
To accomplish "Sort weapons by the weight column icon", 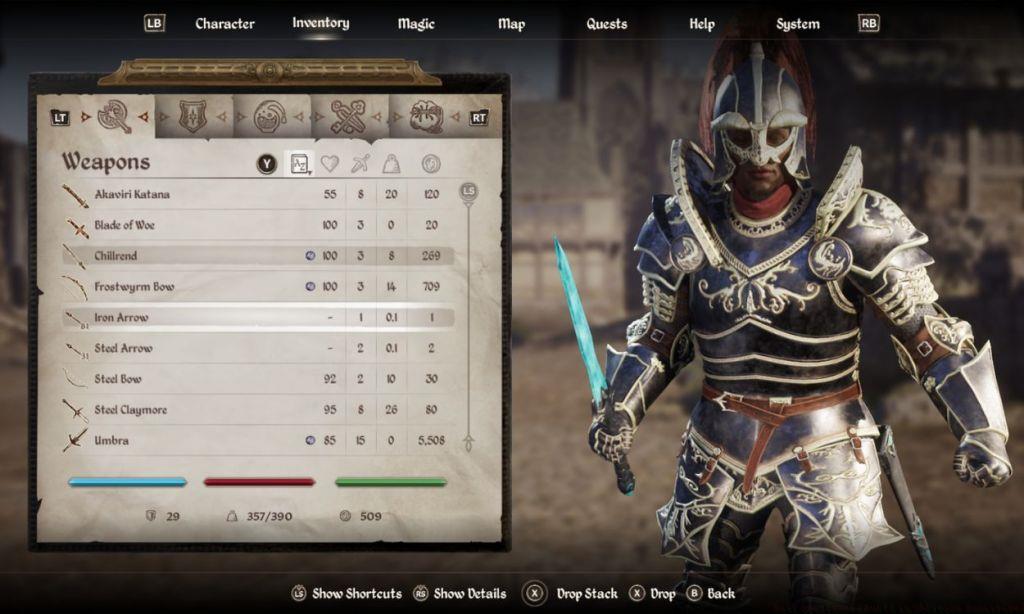I will click(x=393, y=164).
